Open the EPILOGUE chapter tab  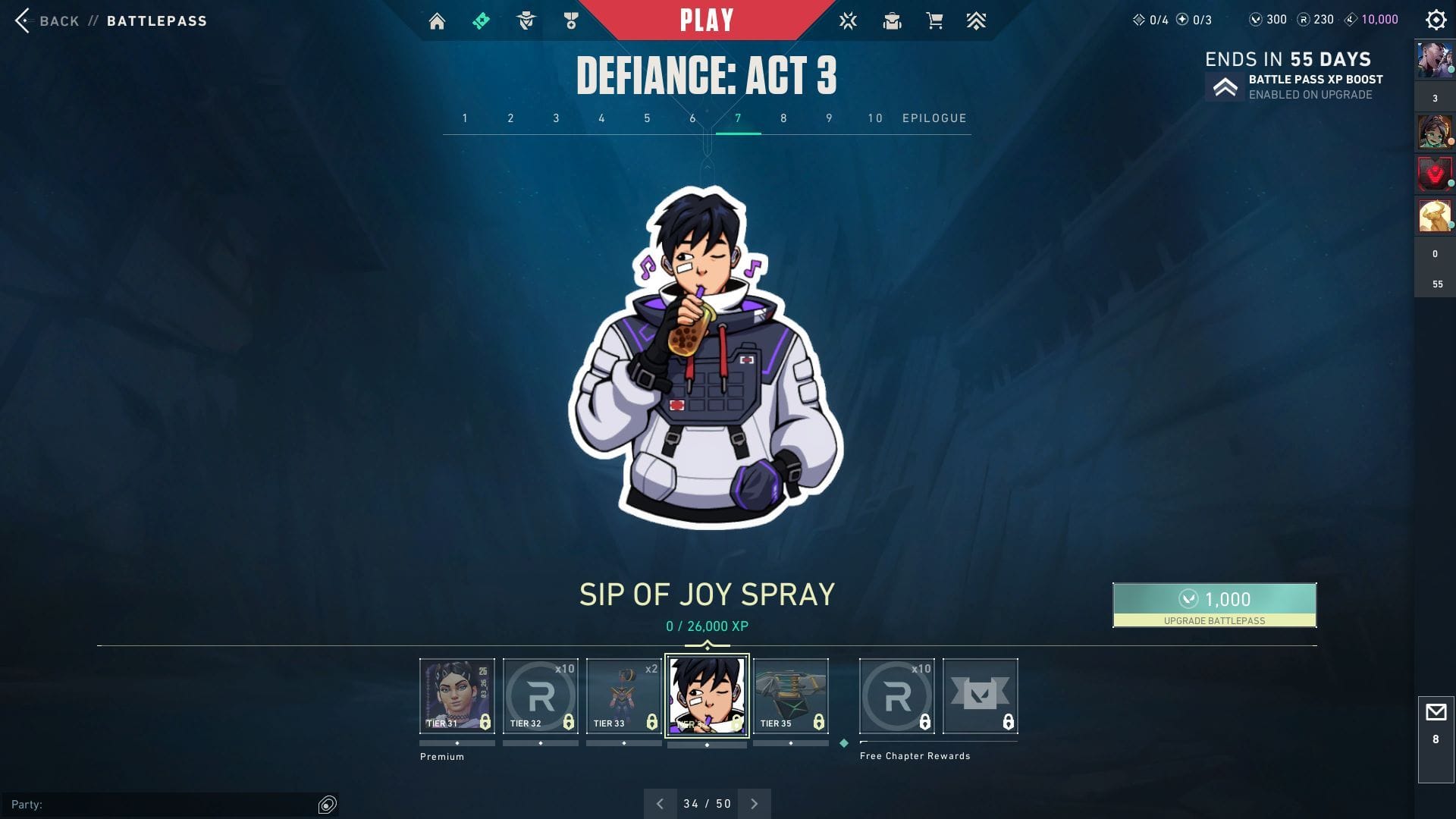tap(934, 118)
